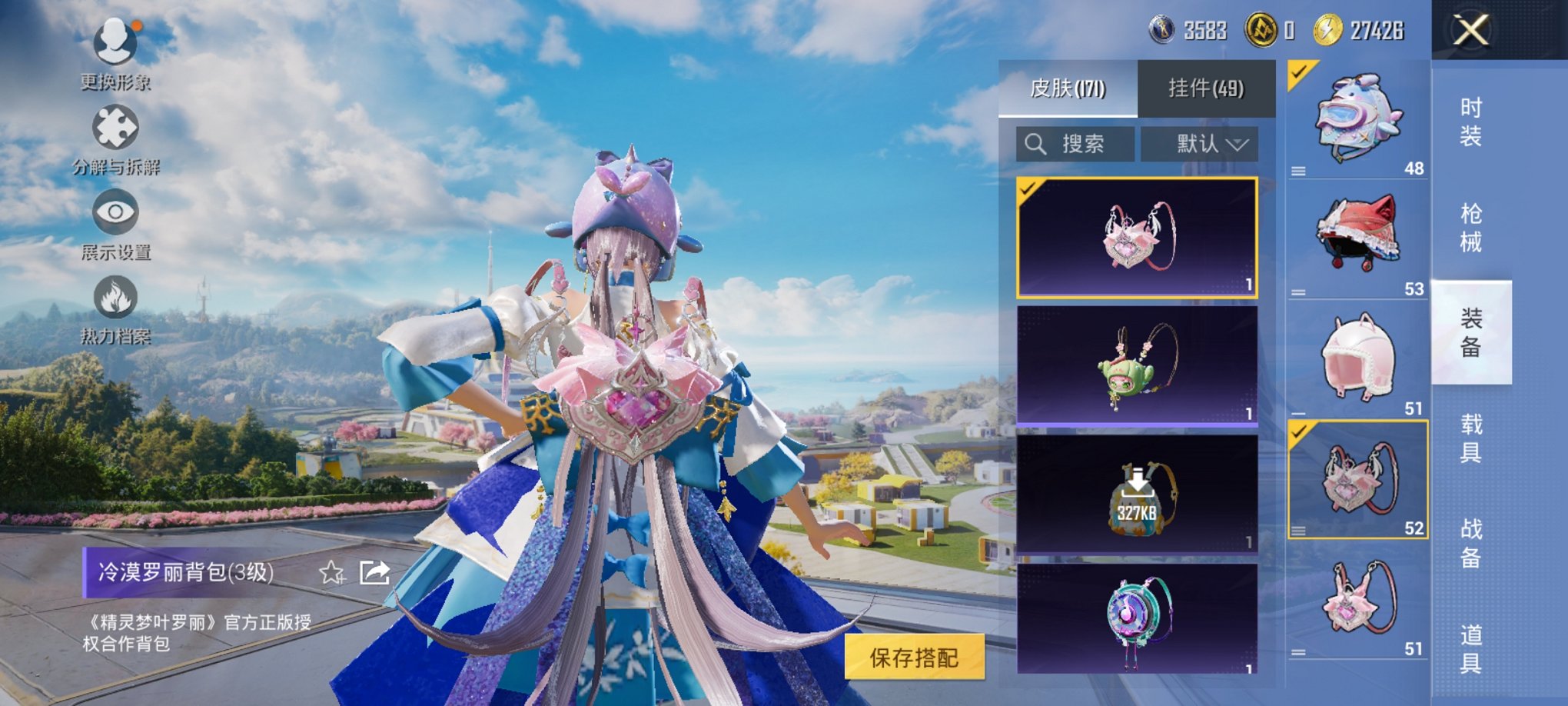Click the lines expander under the top bag slot
This screenshot has width=1568, height=706.
click(1301, 171)
